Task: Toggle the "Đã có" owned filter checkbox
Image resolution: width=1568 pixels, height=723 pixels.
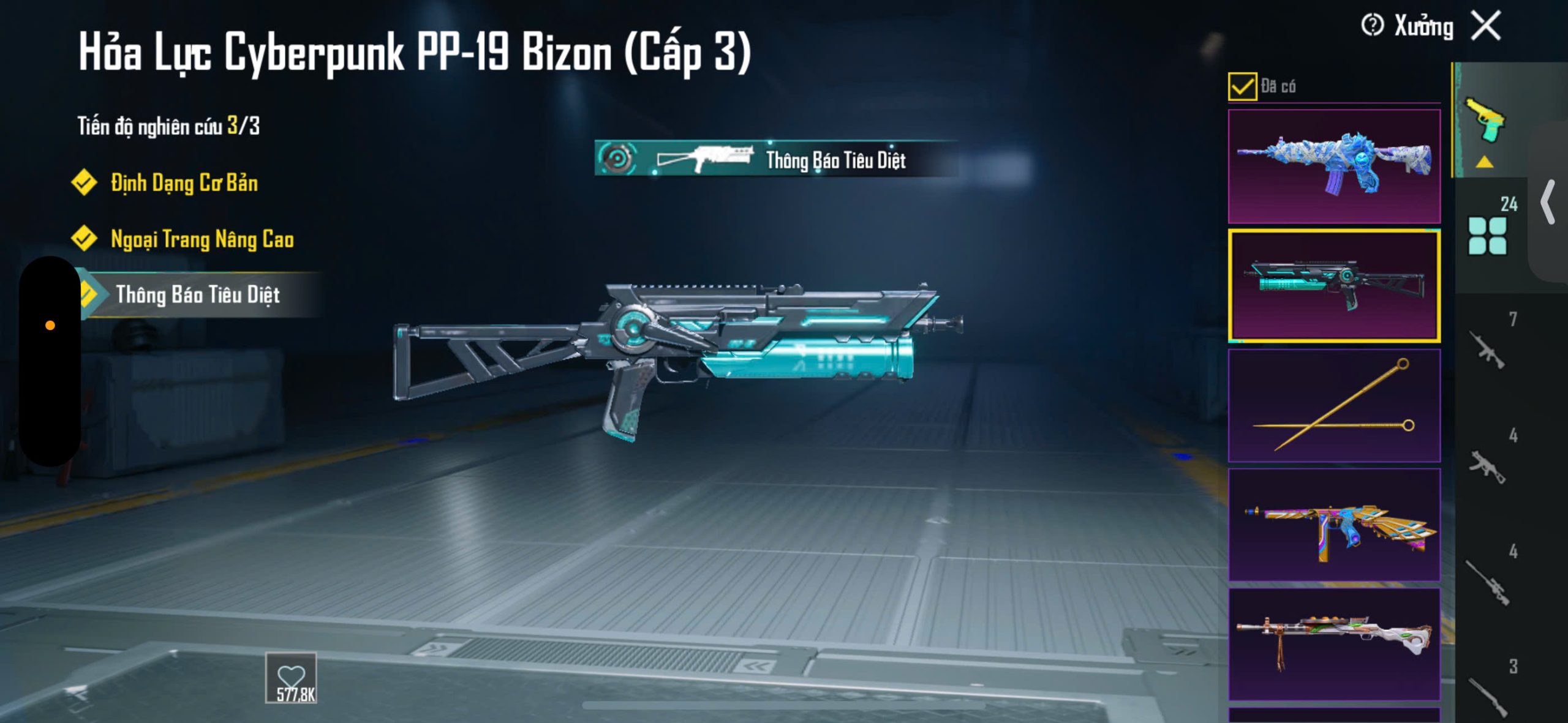Action: point(1242,86)
